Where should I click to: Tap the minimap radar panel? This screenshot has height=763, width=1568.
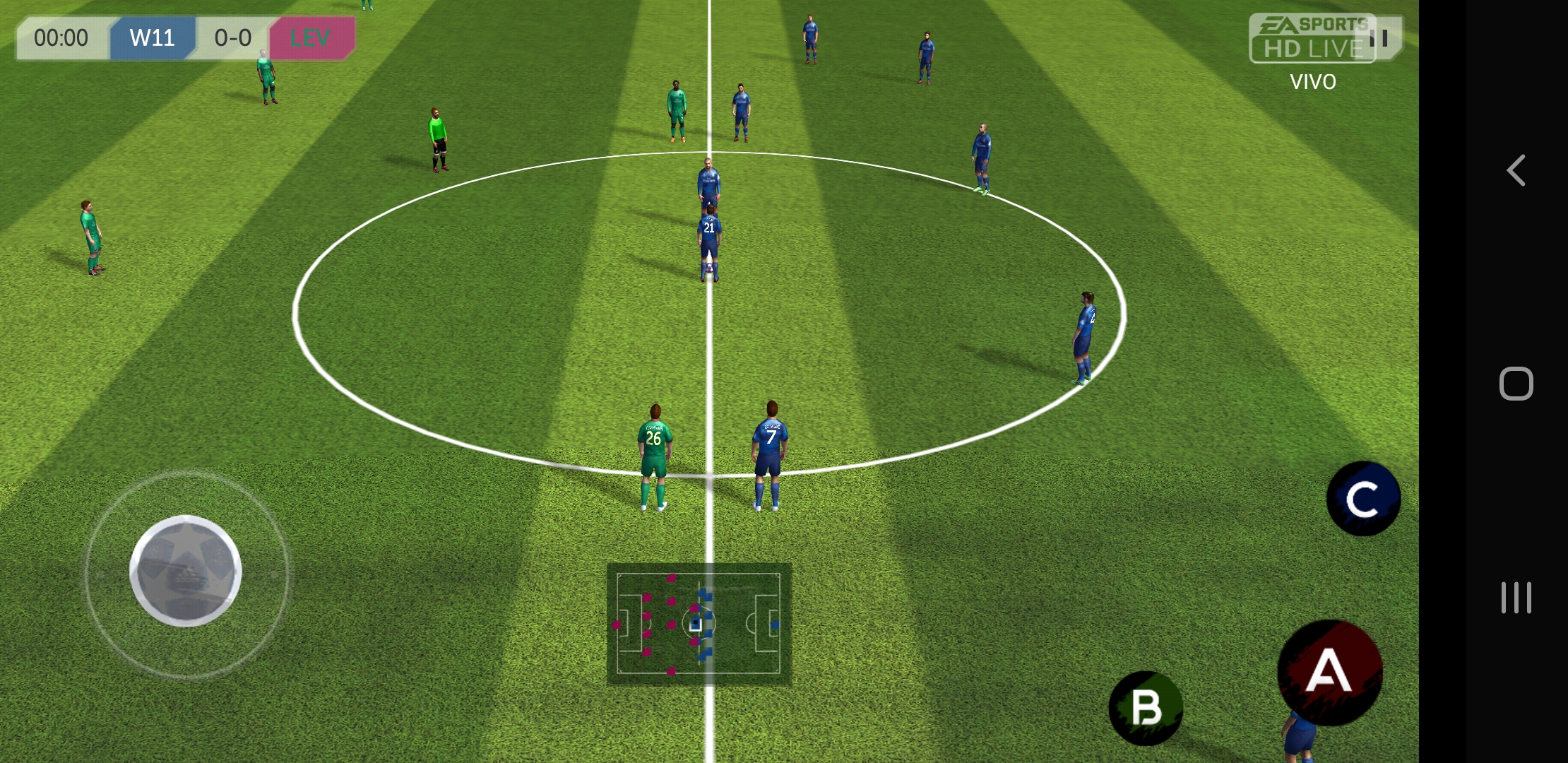699,625
